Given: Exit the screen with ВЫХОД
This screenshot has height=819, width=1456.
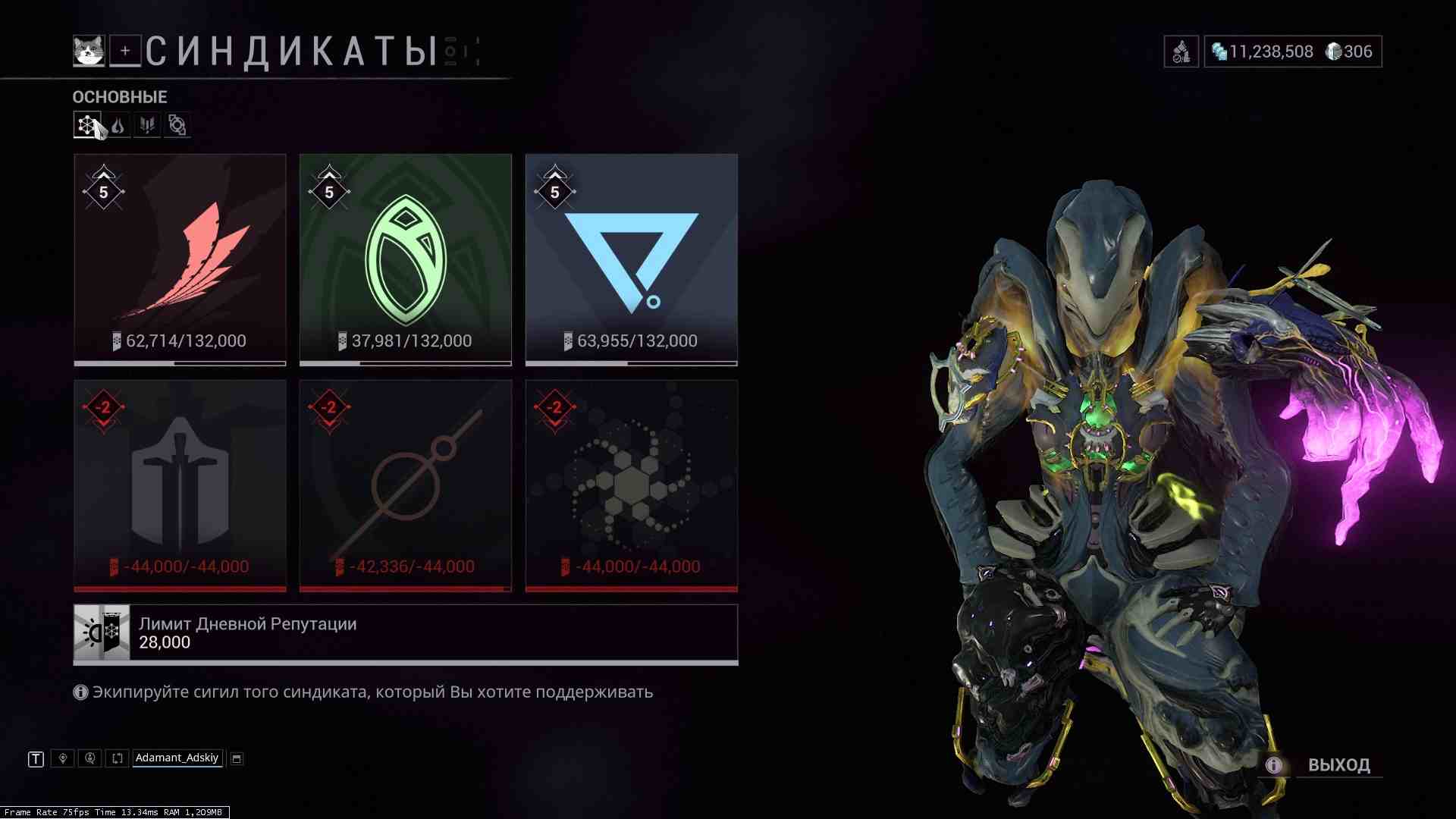Looking at the screenshot, I should 1338,764.
